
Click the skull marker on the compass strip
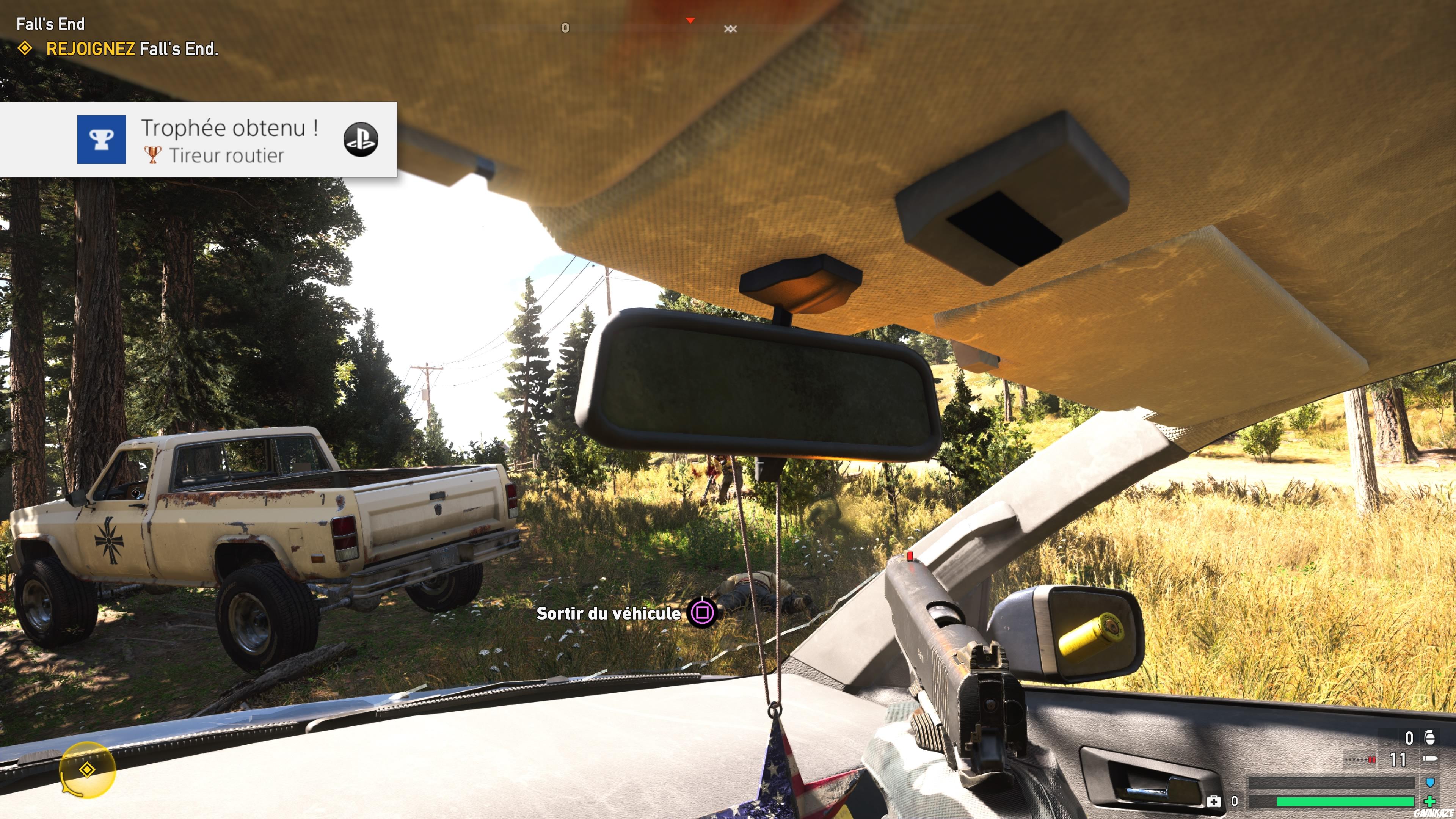click(731, 30)
